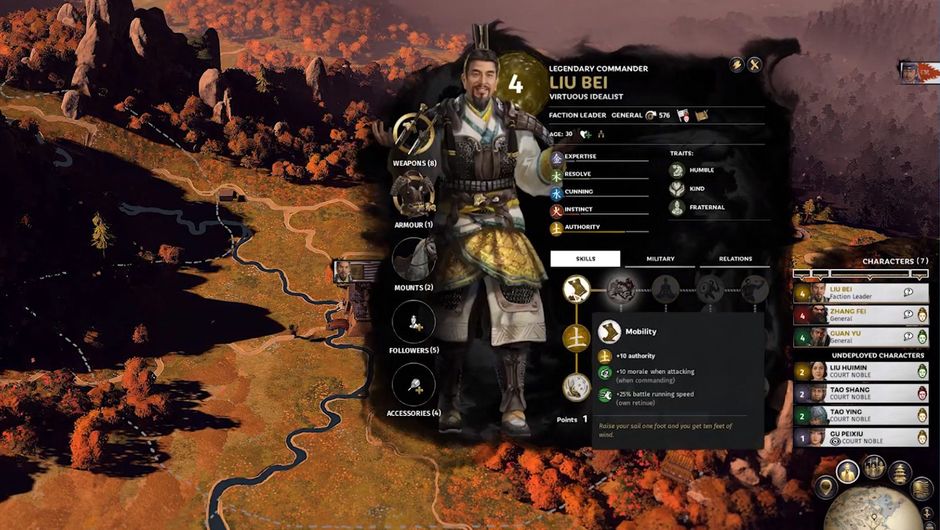Viewport: 940px width, 530px height.
Task: Select the meditating figure skill node
Action: (x=665, y=290)
